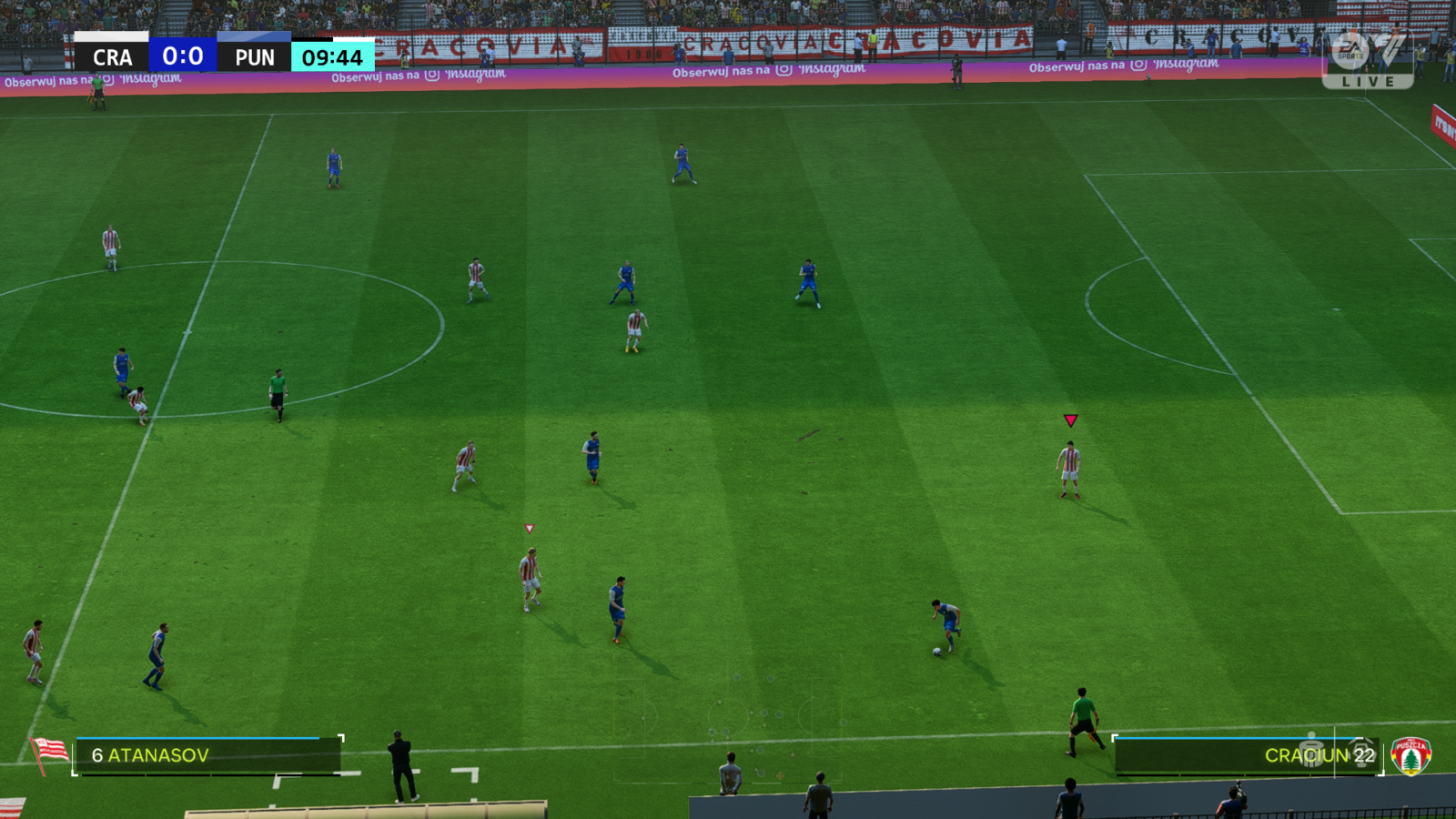Viewport: 1456px width, 819px height.
Task: Click the Puszcza tree club crest
Action: pos(1410,756)
